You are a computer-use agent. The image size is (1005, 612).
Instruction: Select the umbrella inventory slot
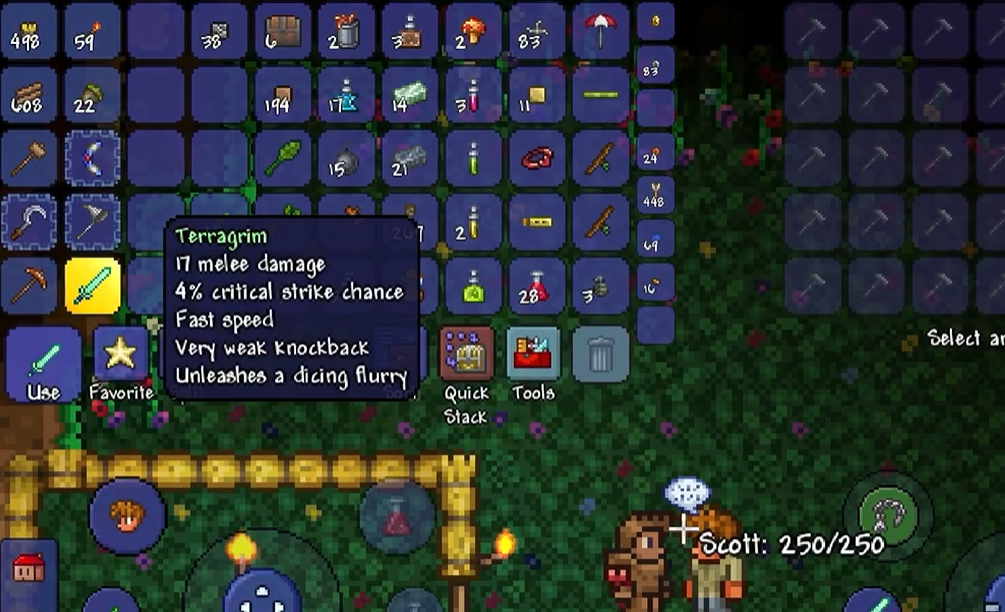[601, 30]
